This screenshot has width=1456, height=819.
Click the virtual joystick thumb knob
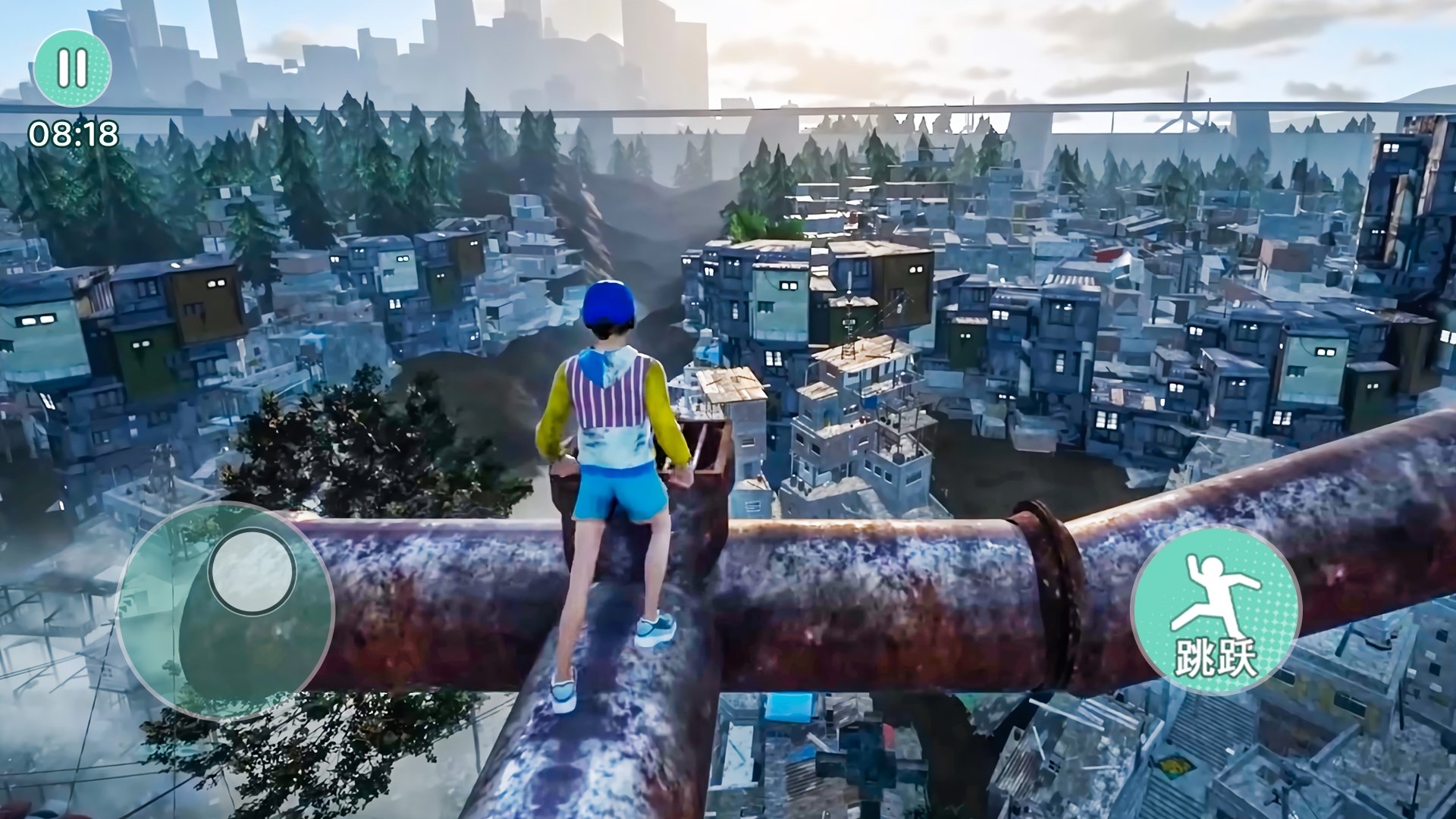tap(252, 571)
